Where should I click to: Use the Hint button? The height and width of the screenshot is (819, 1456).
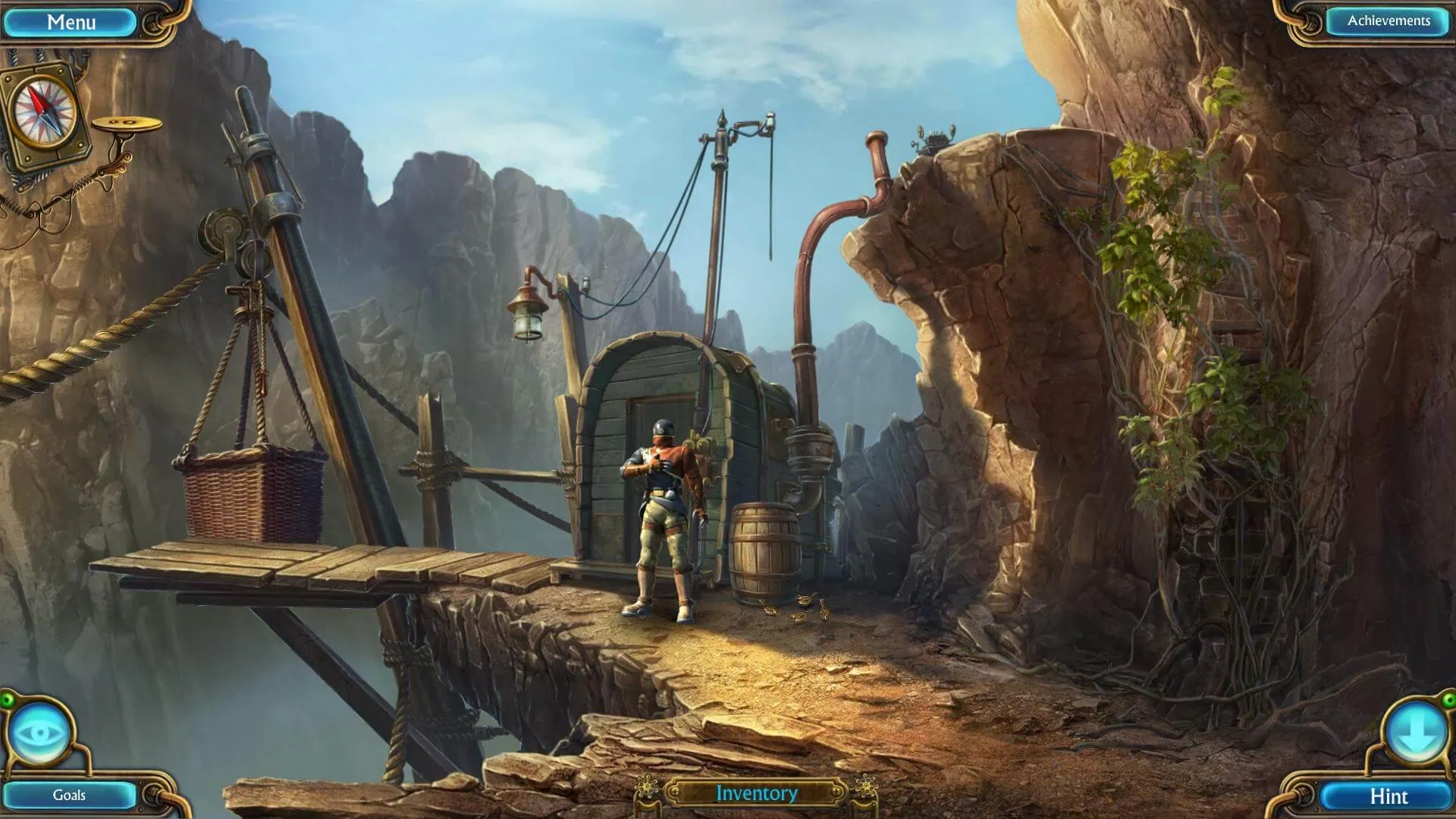[1388, 795]
